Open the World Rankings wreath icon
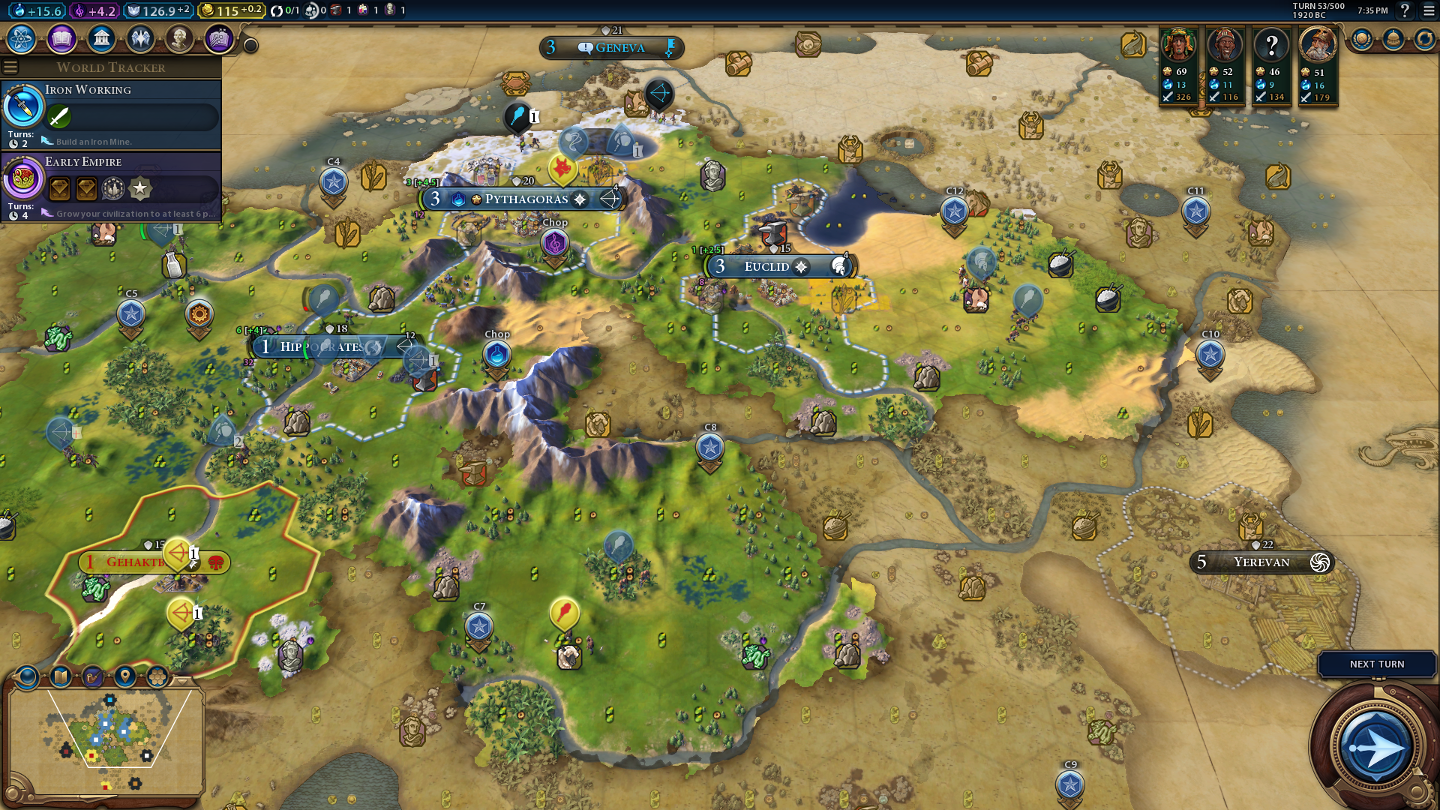Viewport: 1440px width, 810px height. pos(1362,39)
